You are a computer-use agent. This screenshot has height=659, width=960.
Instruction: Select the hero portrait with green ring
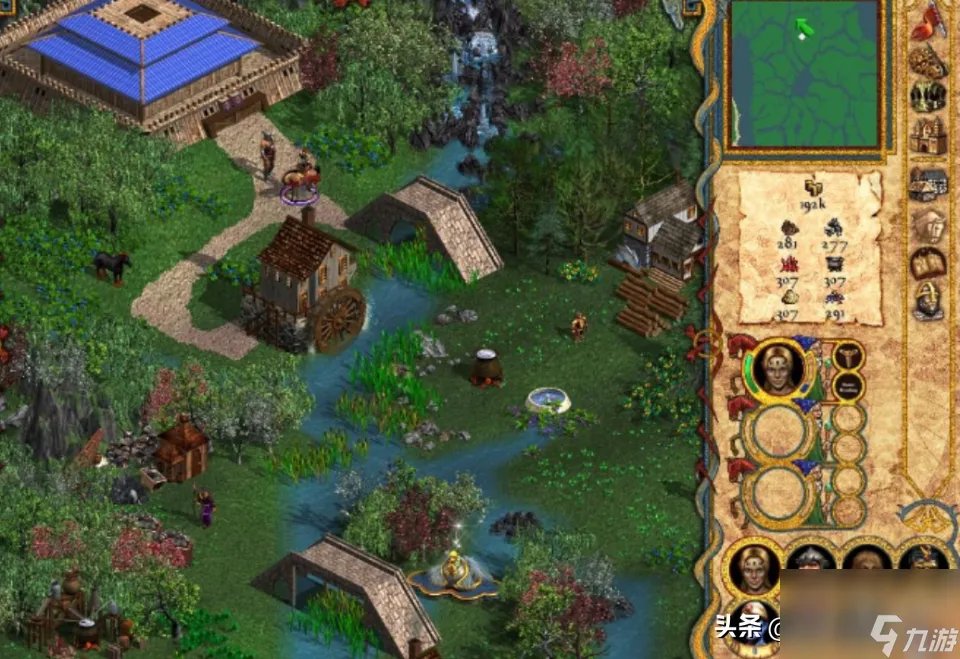[781, 369]
